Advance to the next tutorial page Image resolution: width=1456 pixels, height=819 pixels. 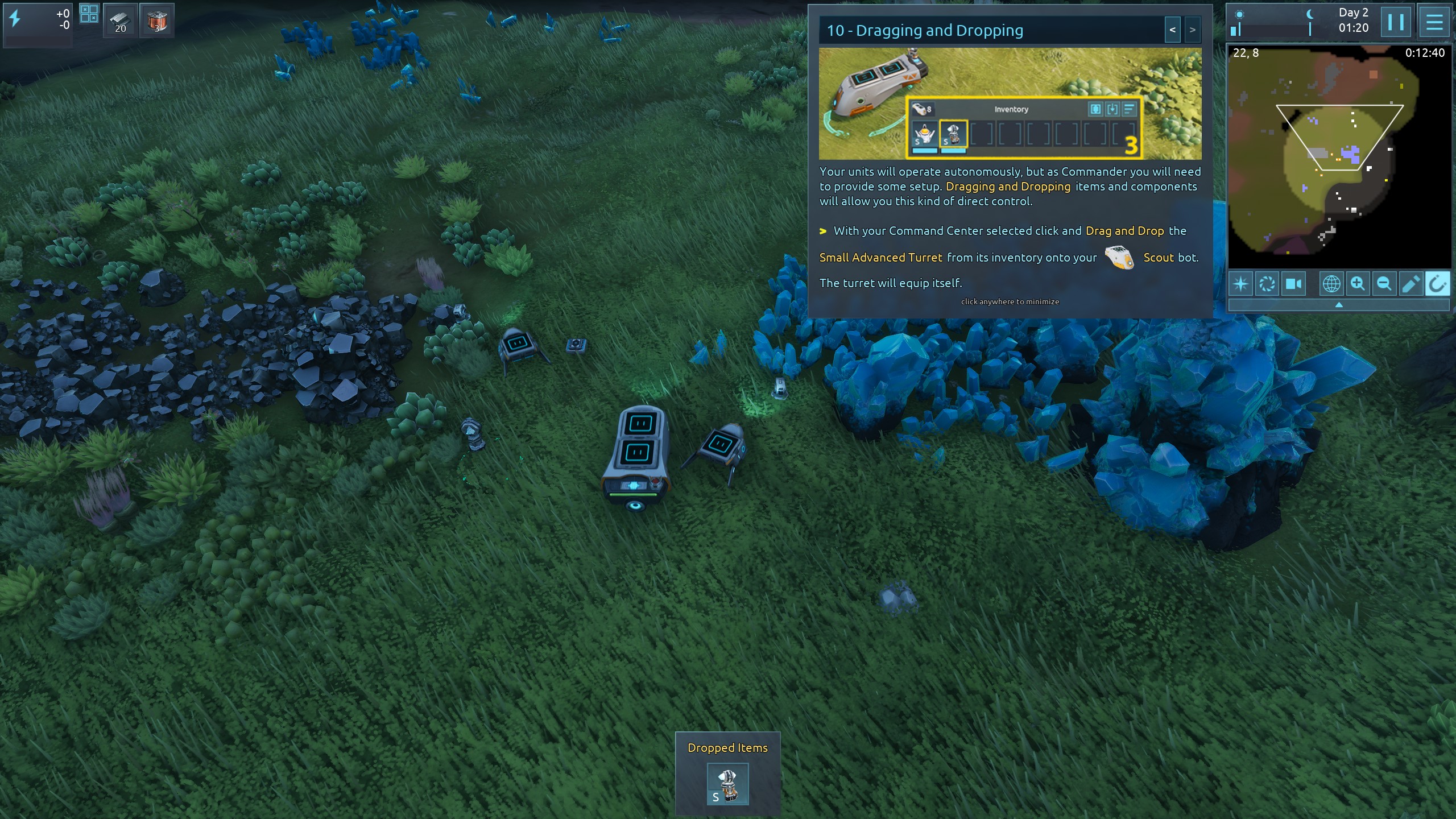1192,30
